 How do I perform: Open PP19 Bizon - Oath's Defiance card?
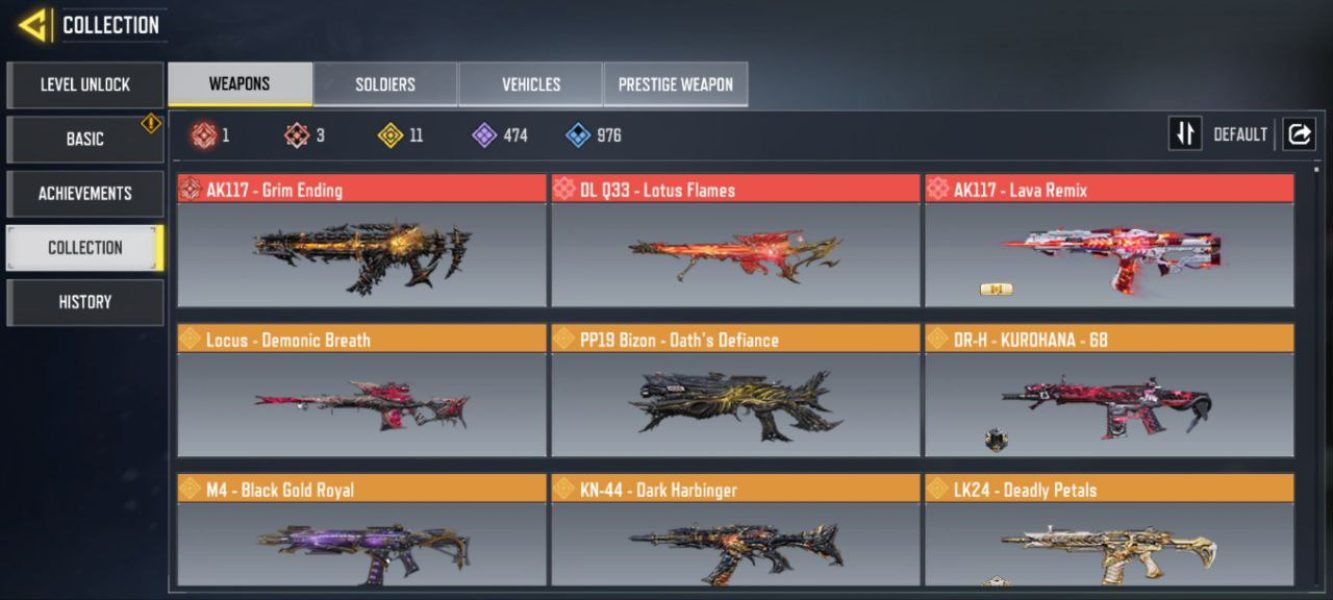point(735,392)
